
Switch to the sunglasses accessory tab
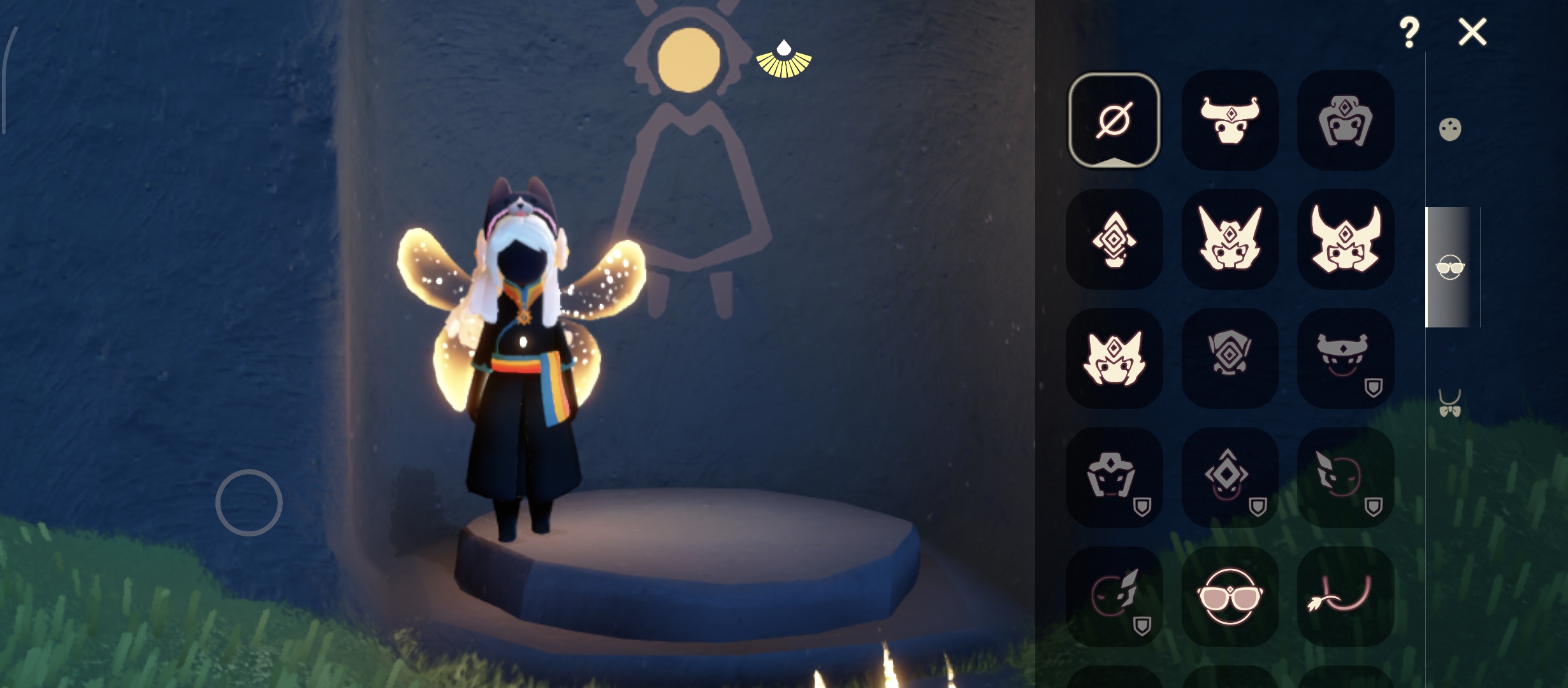click(x=1450, y=268)
